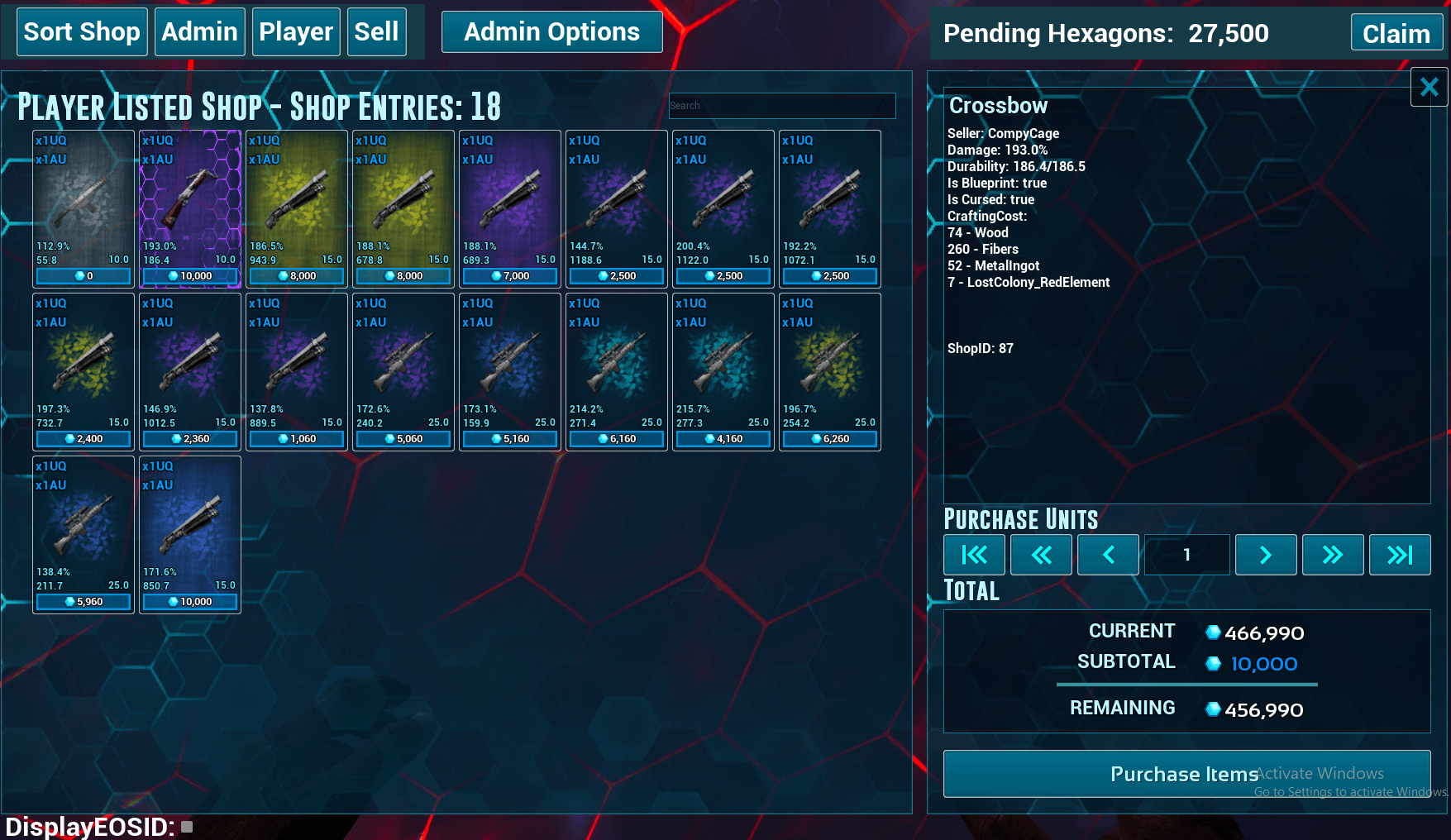Reset purchase units to the minimum
This screenshot has height=840, width=1451.
tap(974, 555)
